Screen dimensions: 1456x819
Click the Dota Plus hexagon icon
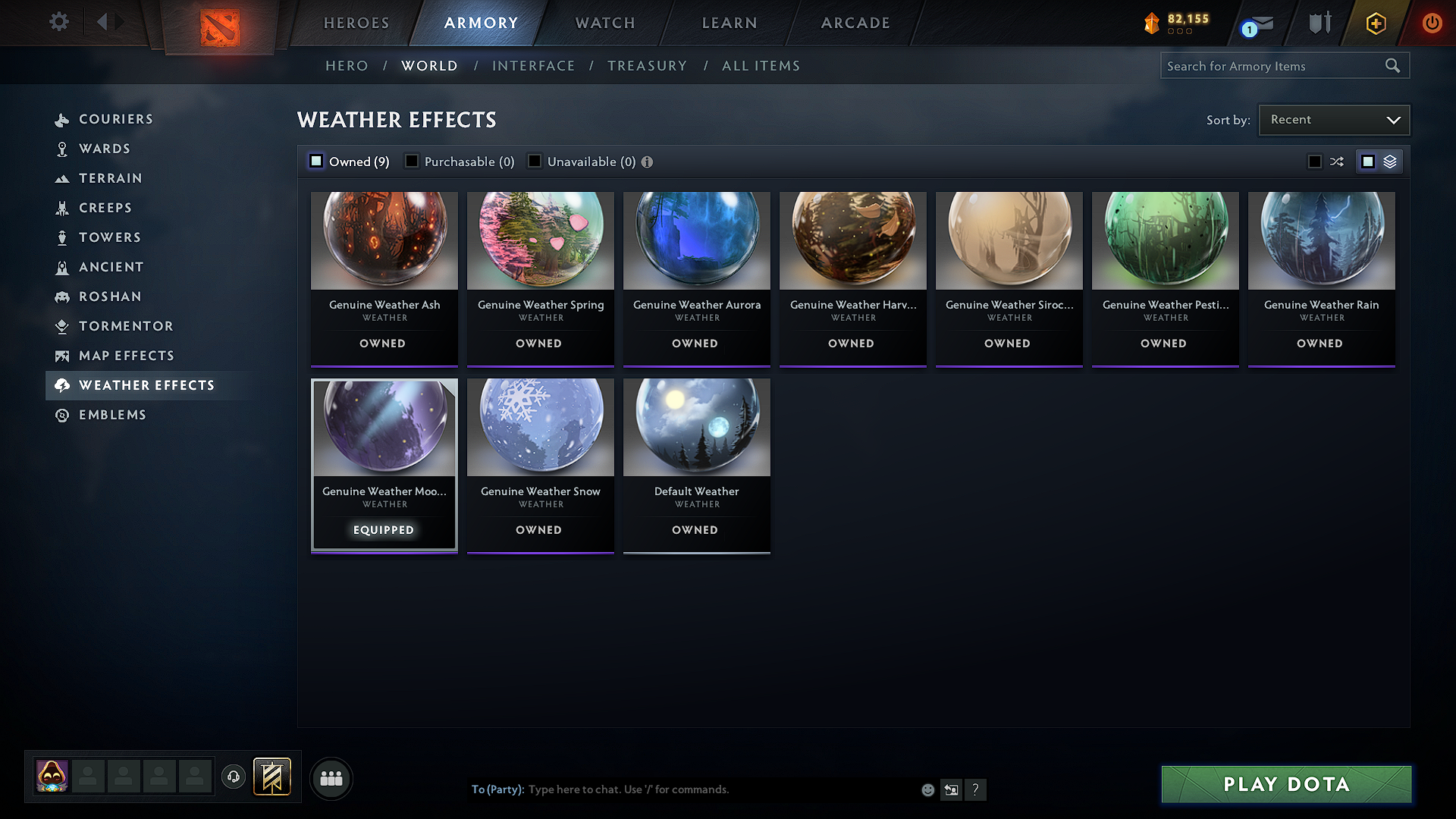tap(1375, 23)
